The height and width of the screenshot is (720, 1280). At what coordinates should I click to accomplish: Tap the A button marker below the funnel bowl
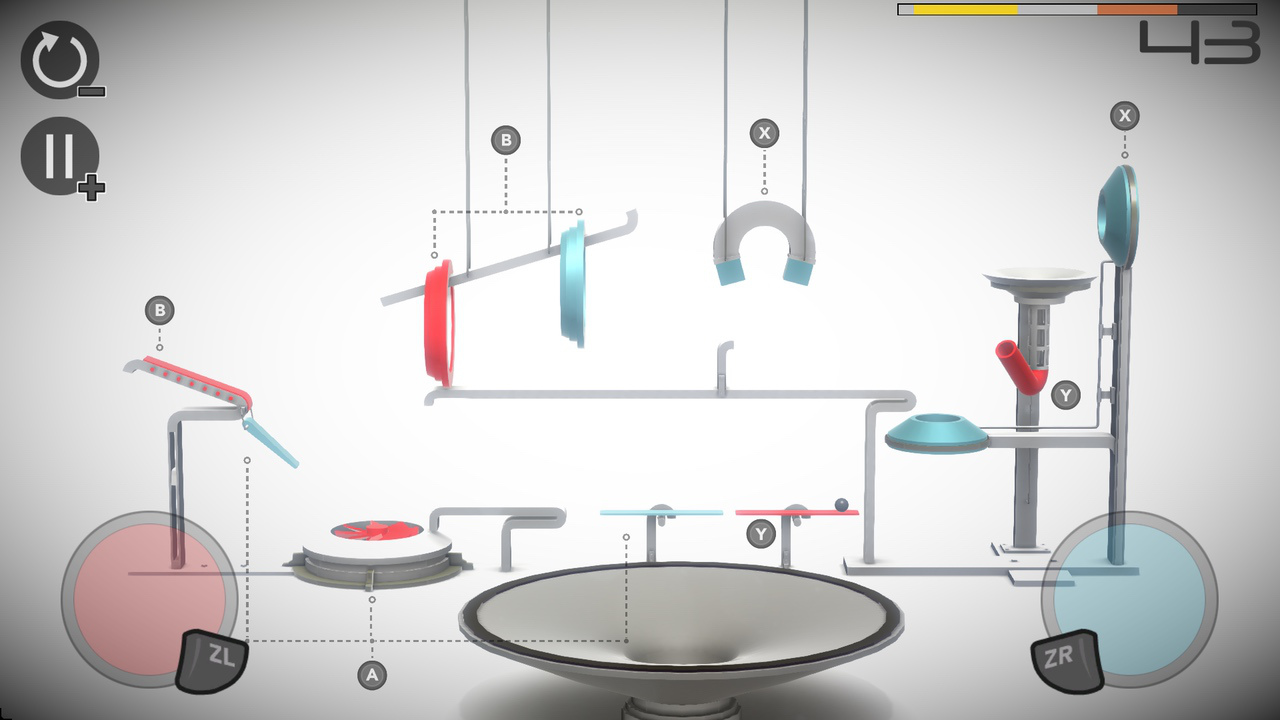pos(371,674)
